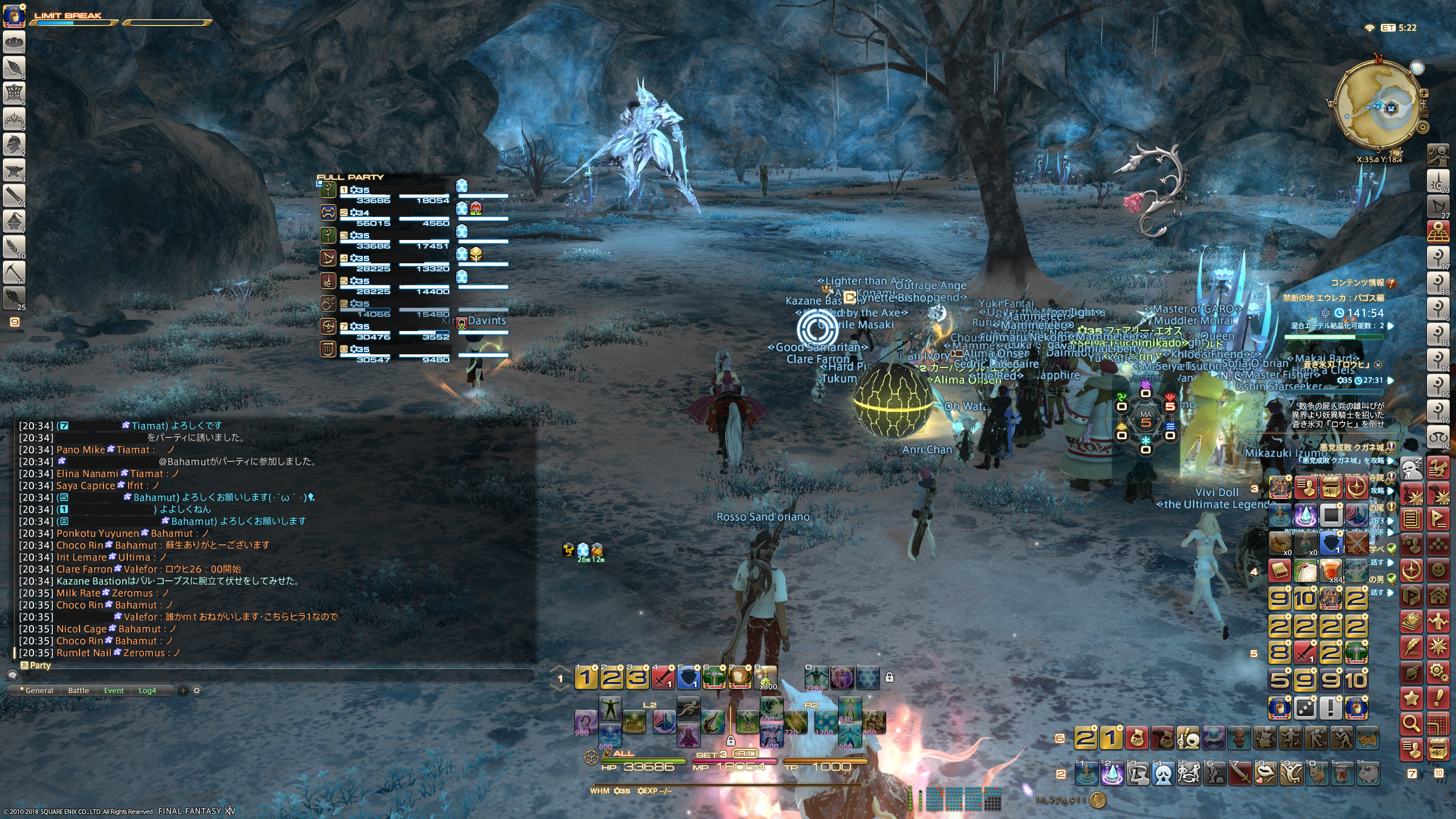Open chat log settings gear
1456x819 pixels.
point(197,690)
